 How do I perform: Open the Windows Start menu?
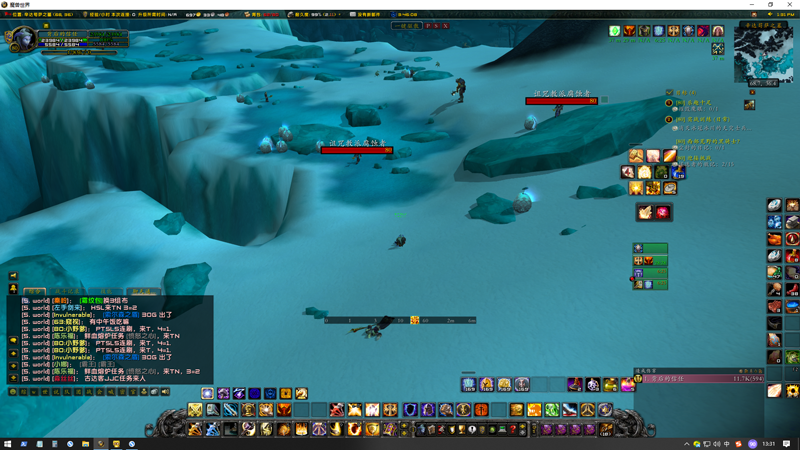tap(8, 444)
